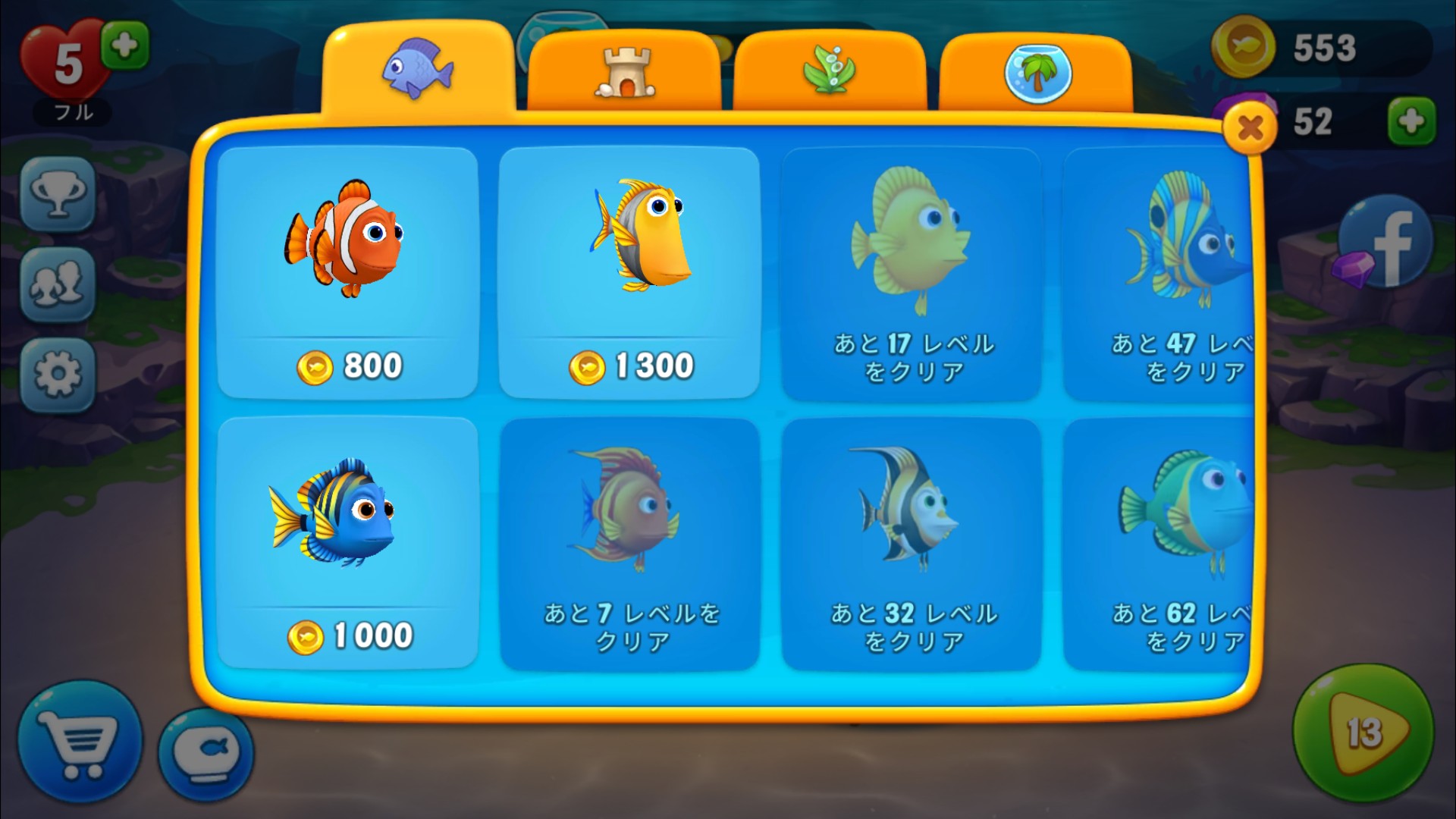This screenshot has height=819, width=1456.
Task: Select the locked fish needing 17 levels
Action: pos(911,271)
